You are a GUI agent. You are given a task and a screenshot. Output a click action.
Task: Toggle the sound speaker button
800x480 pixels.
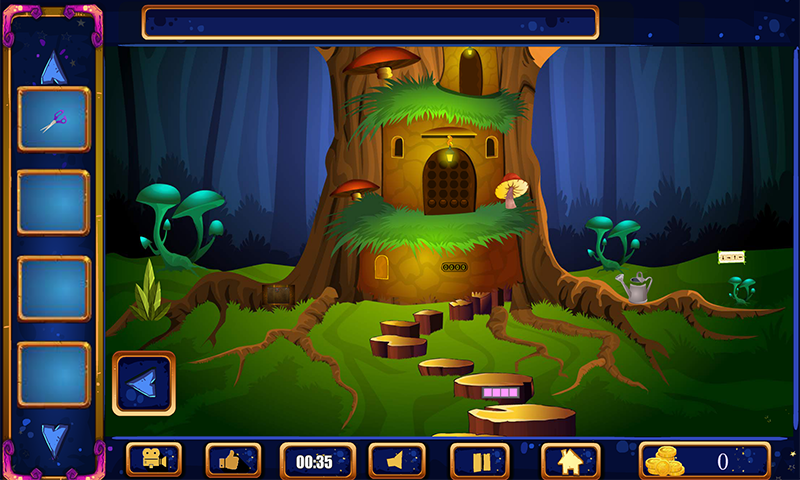[397, 460]
